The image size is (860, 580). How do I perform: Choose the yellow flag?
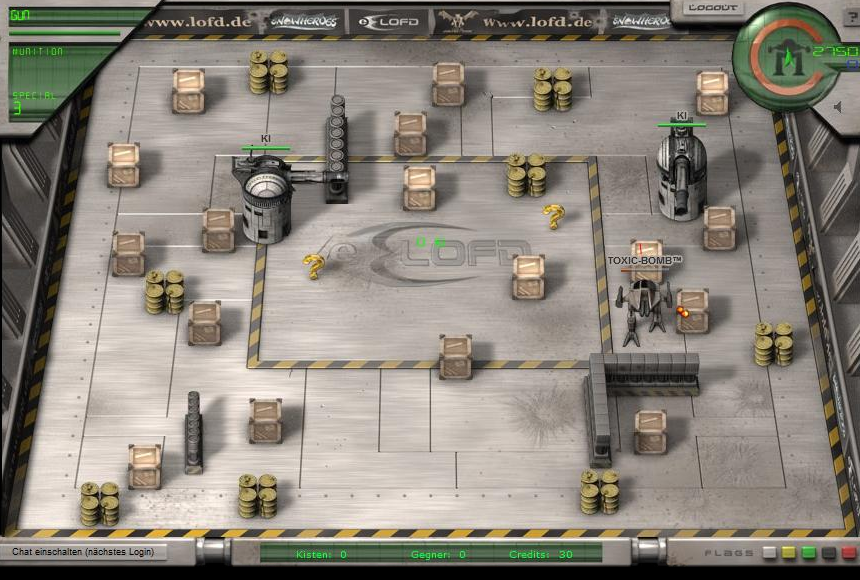click(x=789, y=552)
